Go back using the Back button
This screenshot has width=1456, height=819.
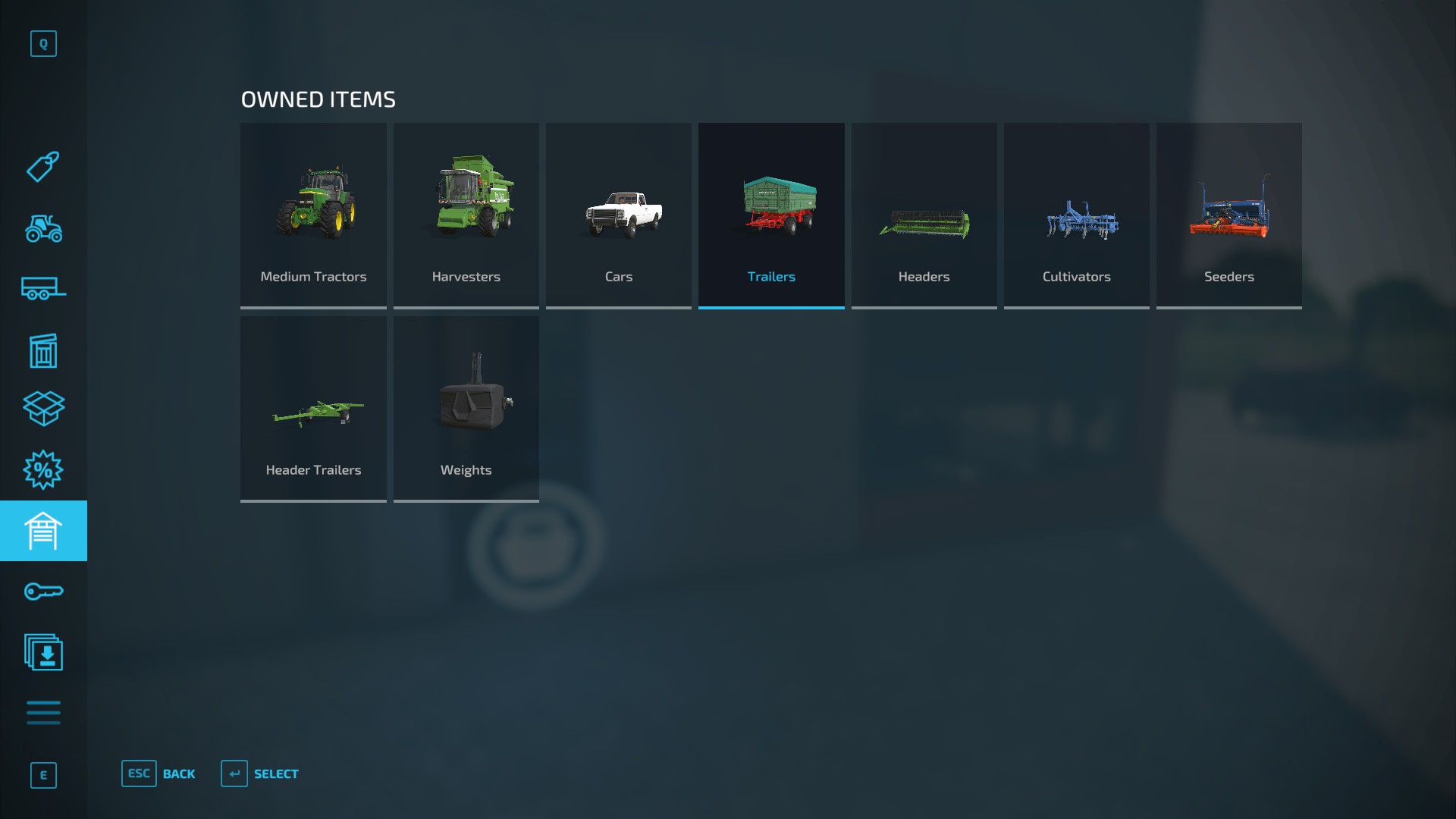click(x=158, y=773)
